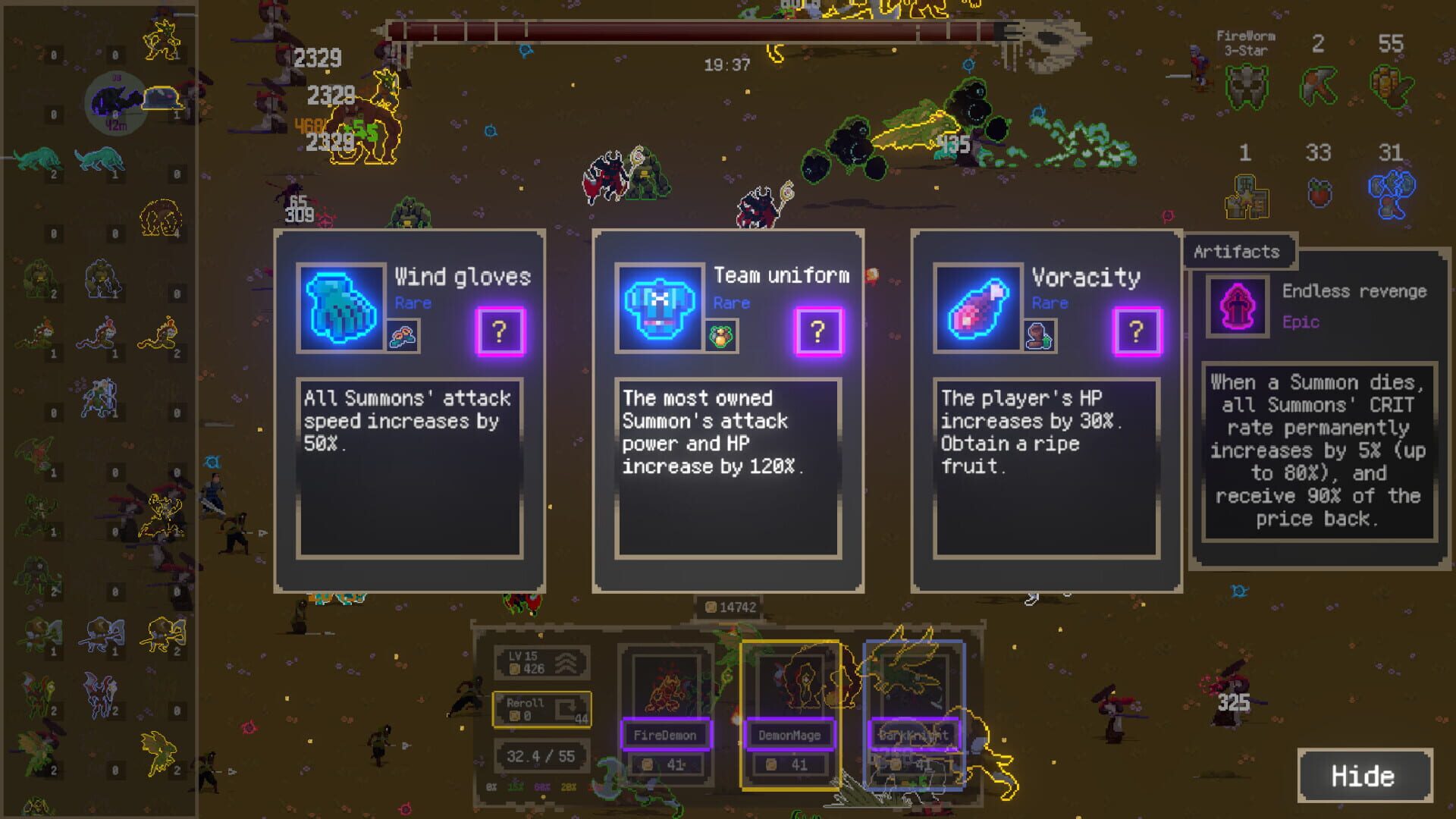Select the Team uniform shirt icon
This screenshot has width=1456, height=819.
click(660, 307)
